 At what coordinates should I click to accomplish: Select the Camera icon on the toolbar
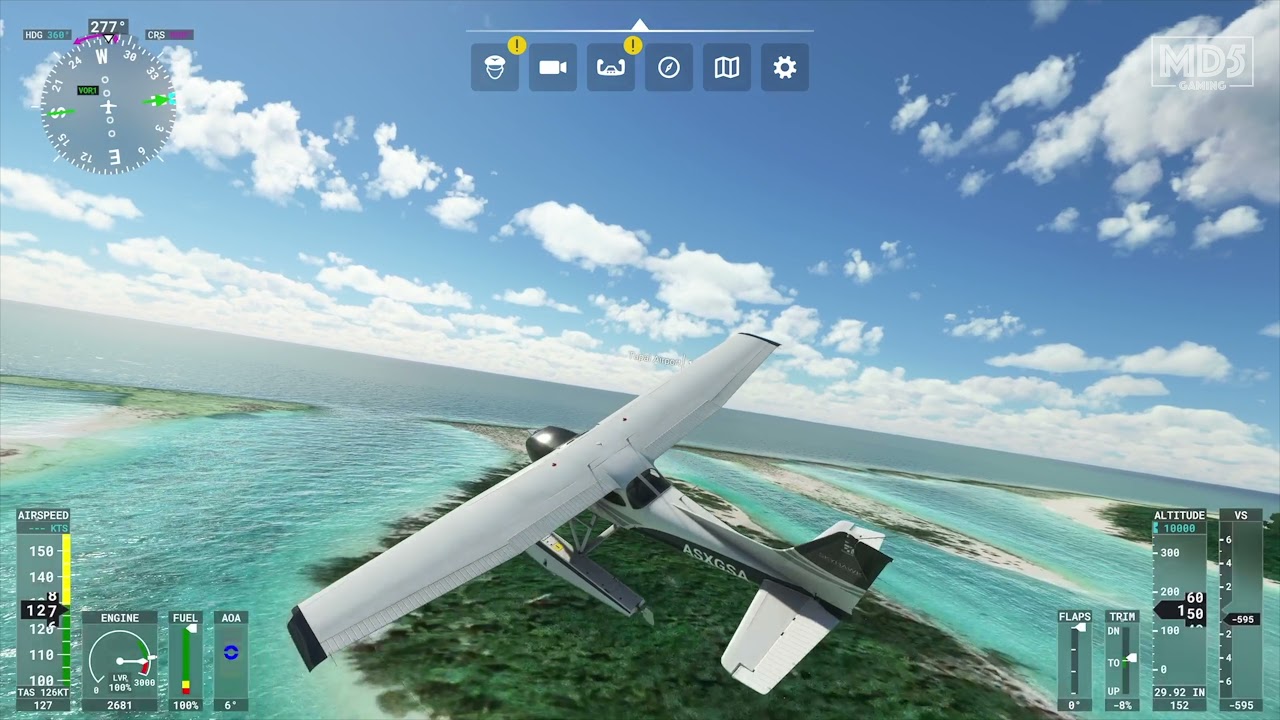(552, 67)
